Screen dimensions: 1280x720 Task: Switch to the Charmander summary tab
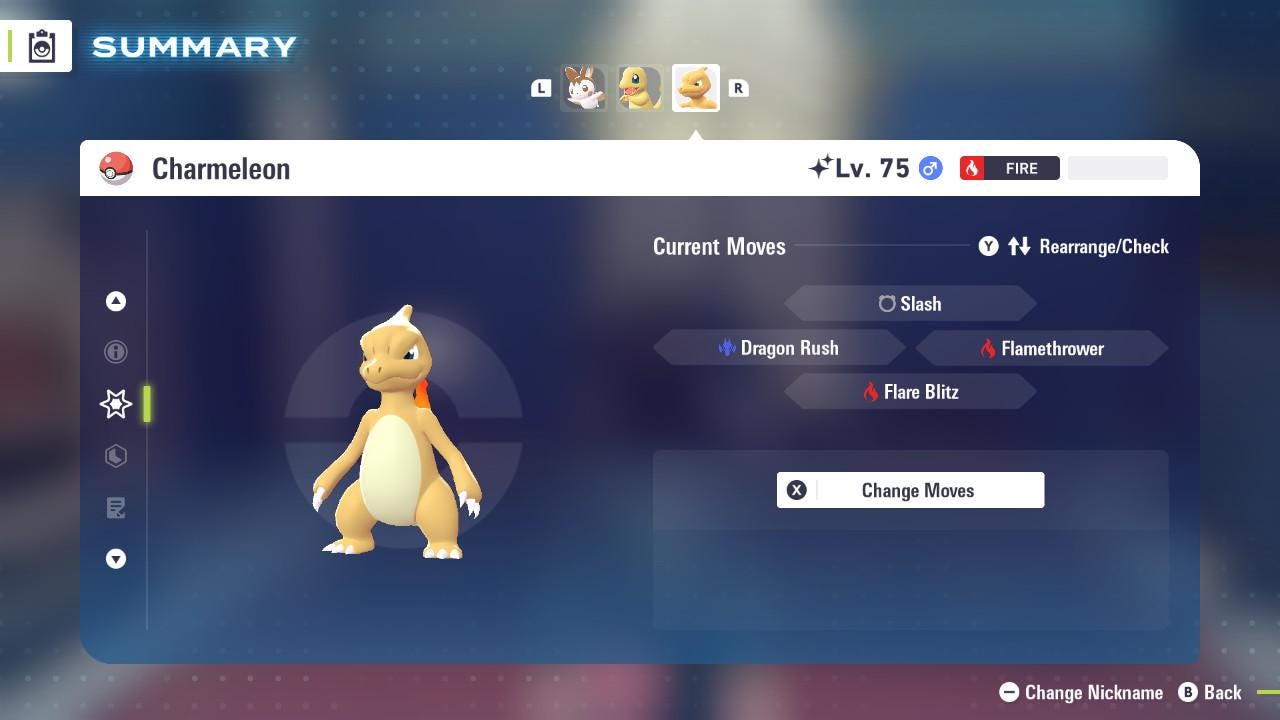point(639,87)
